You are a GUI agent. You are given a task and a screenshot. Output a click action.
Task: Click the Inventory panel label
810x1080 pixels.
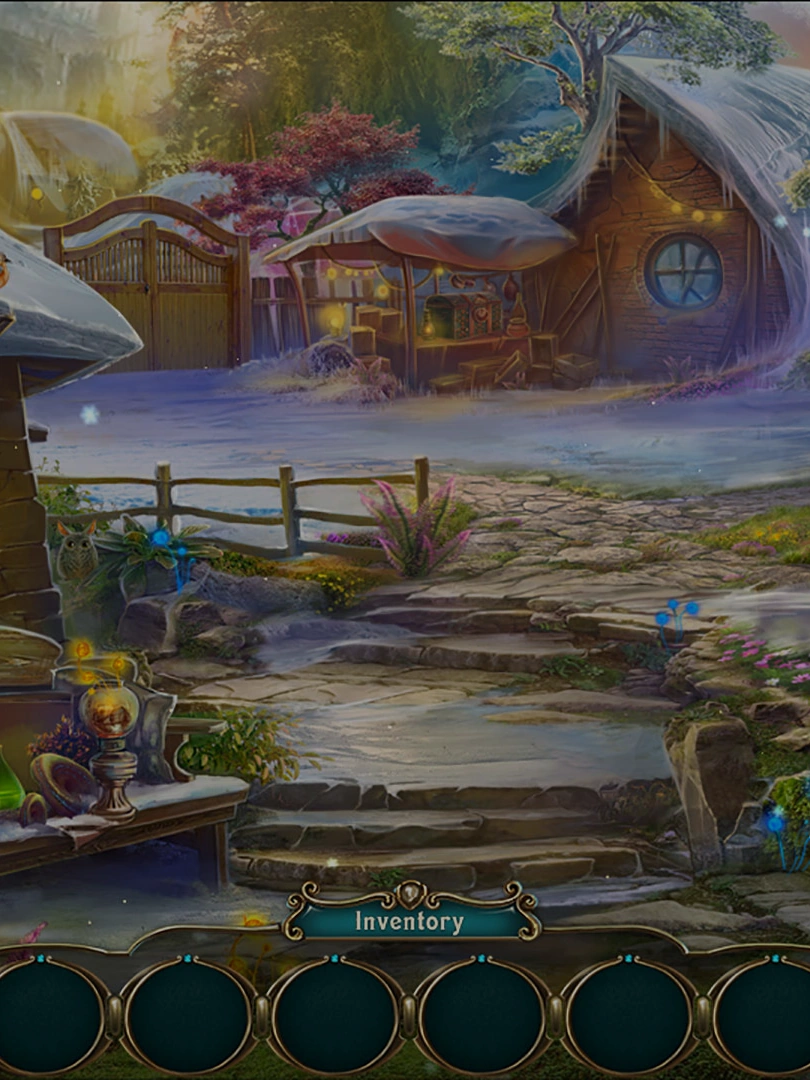(409, 921)
